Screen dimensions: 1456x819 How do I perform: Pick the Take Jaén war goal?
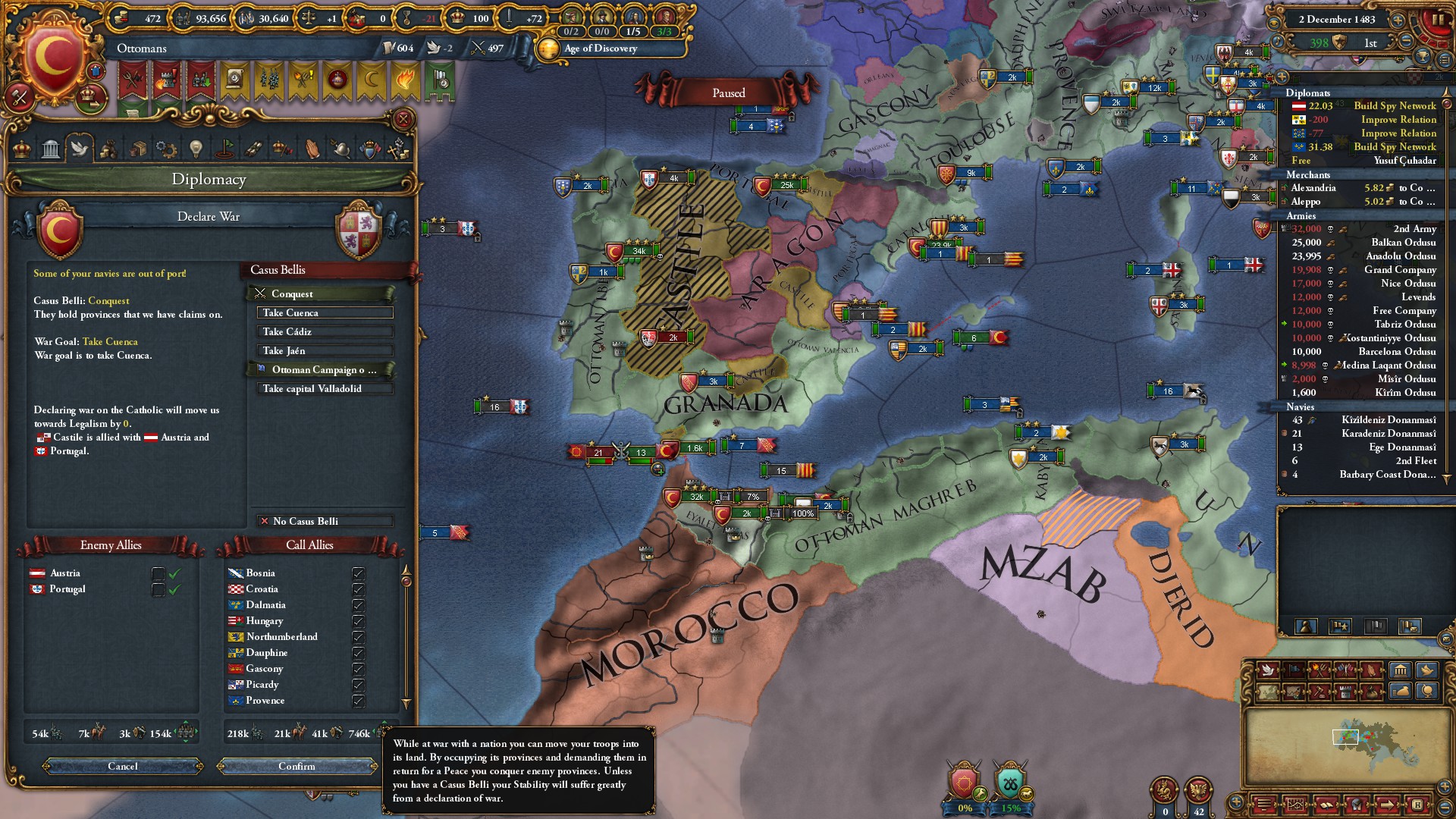click(x=325, y=351)
